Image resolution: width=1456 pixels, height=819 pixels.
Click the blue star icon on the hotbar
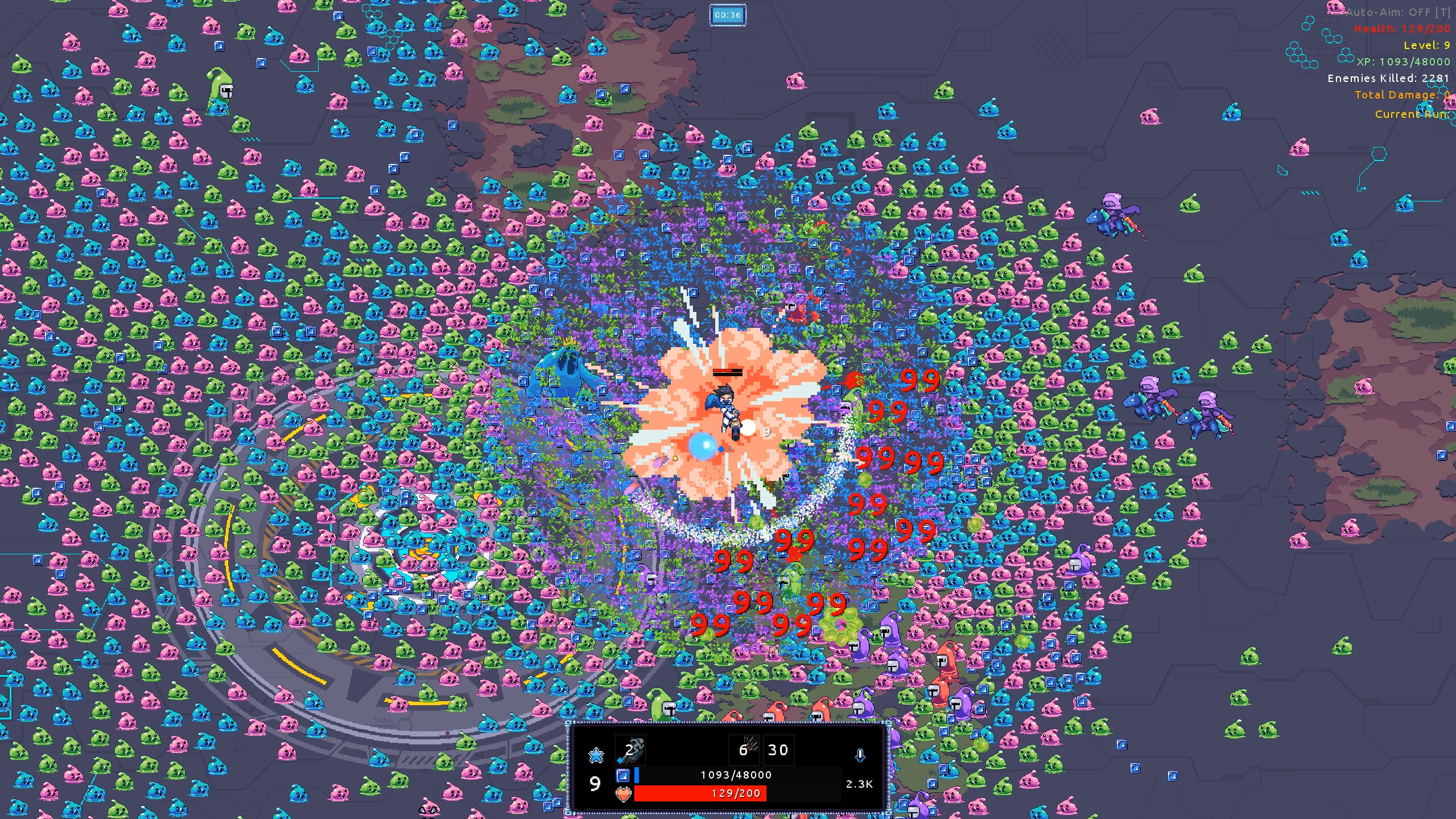tap(596, 755)
